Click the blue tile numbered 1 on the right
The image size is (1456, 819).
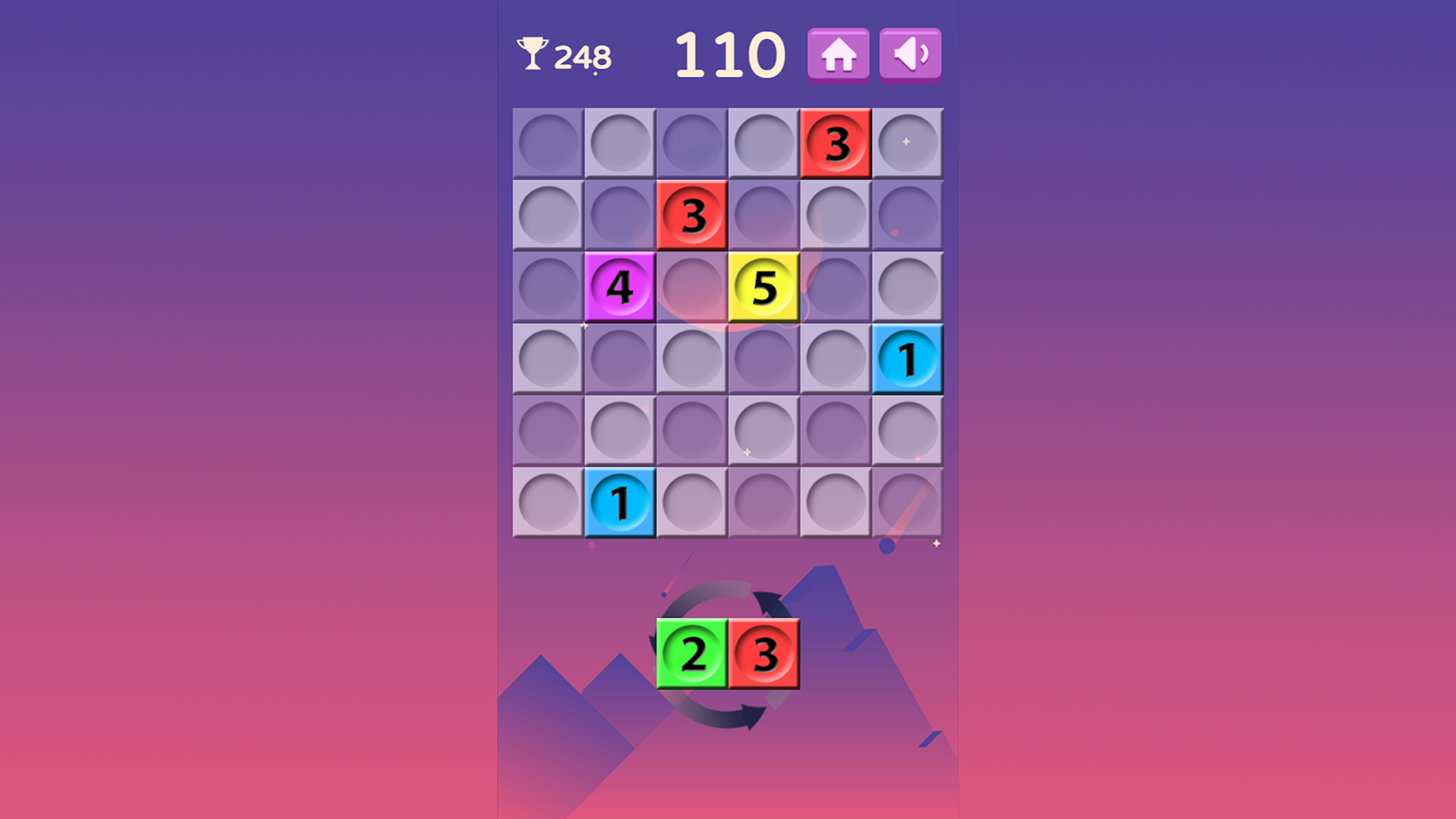point(908,358)
